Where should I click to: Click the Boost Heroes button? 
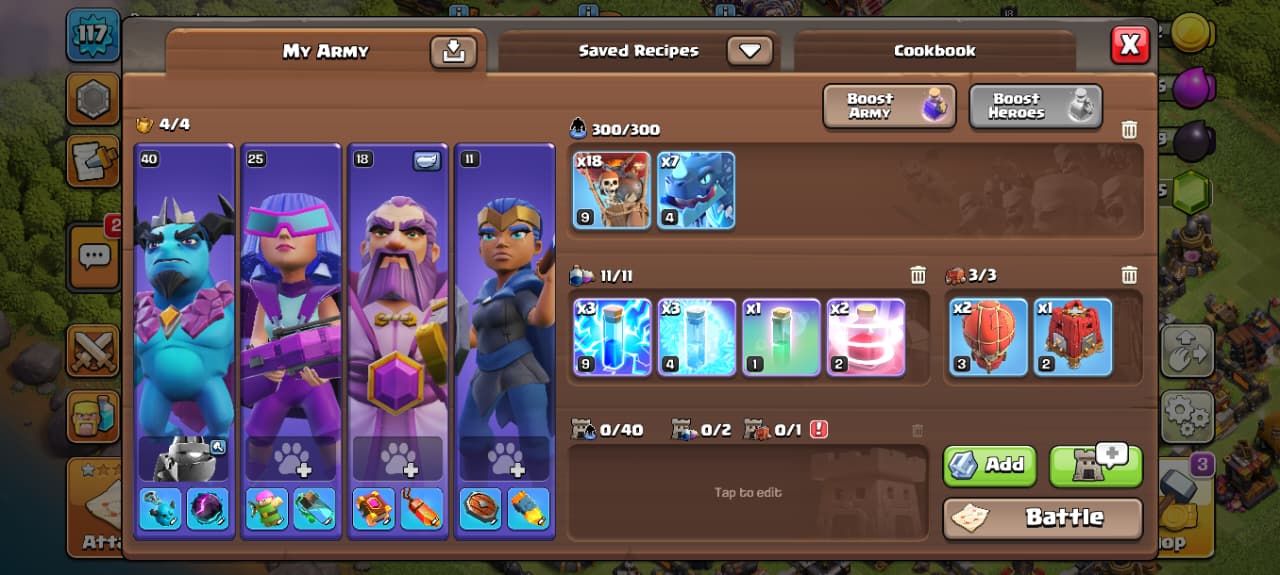point(1035,106)
